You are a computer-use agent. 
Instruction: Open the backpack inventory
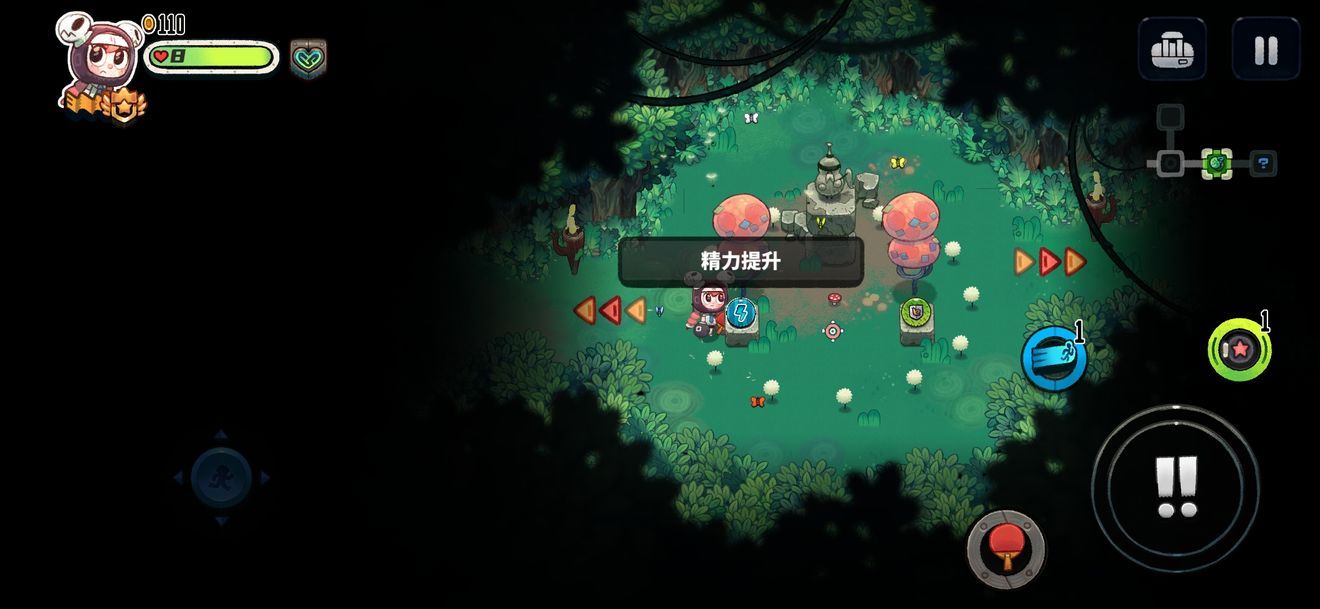(1172, 49)
